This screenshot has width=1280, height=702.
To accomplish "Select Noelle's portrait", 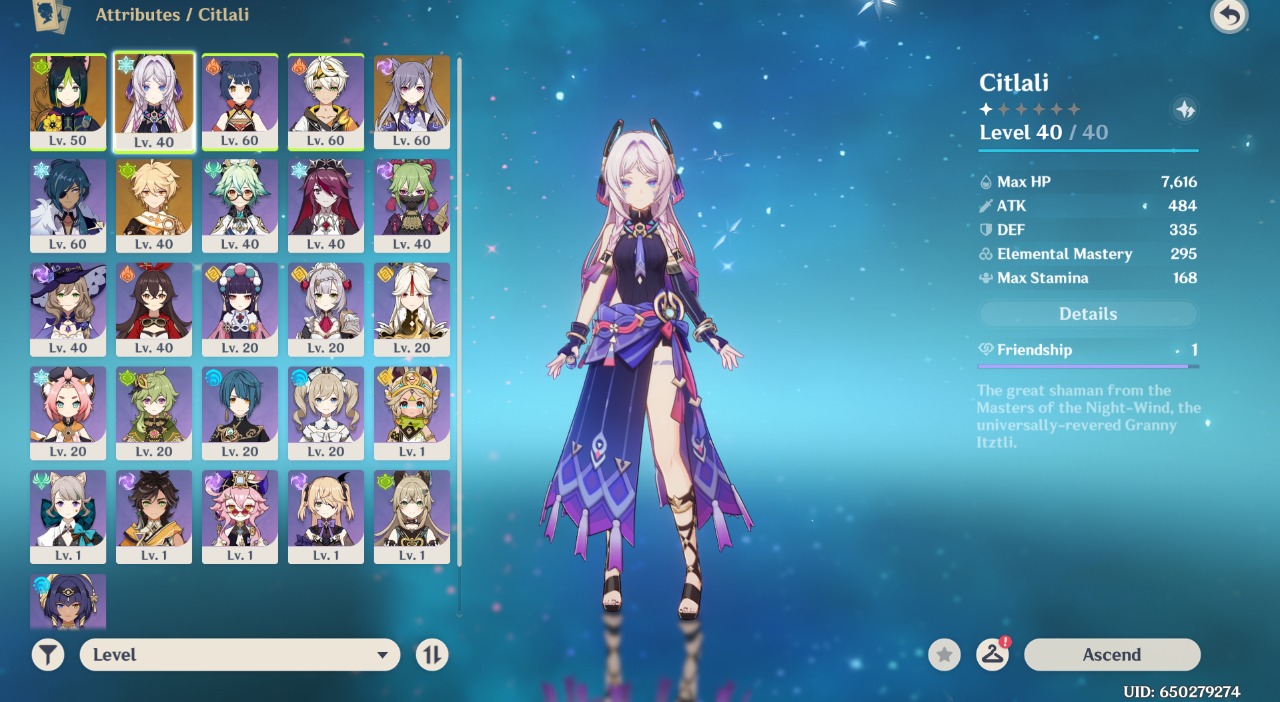I will 326,309.
